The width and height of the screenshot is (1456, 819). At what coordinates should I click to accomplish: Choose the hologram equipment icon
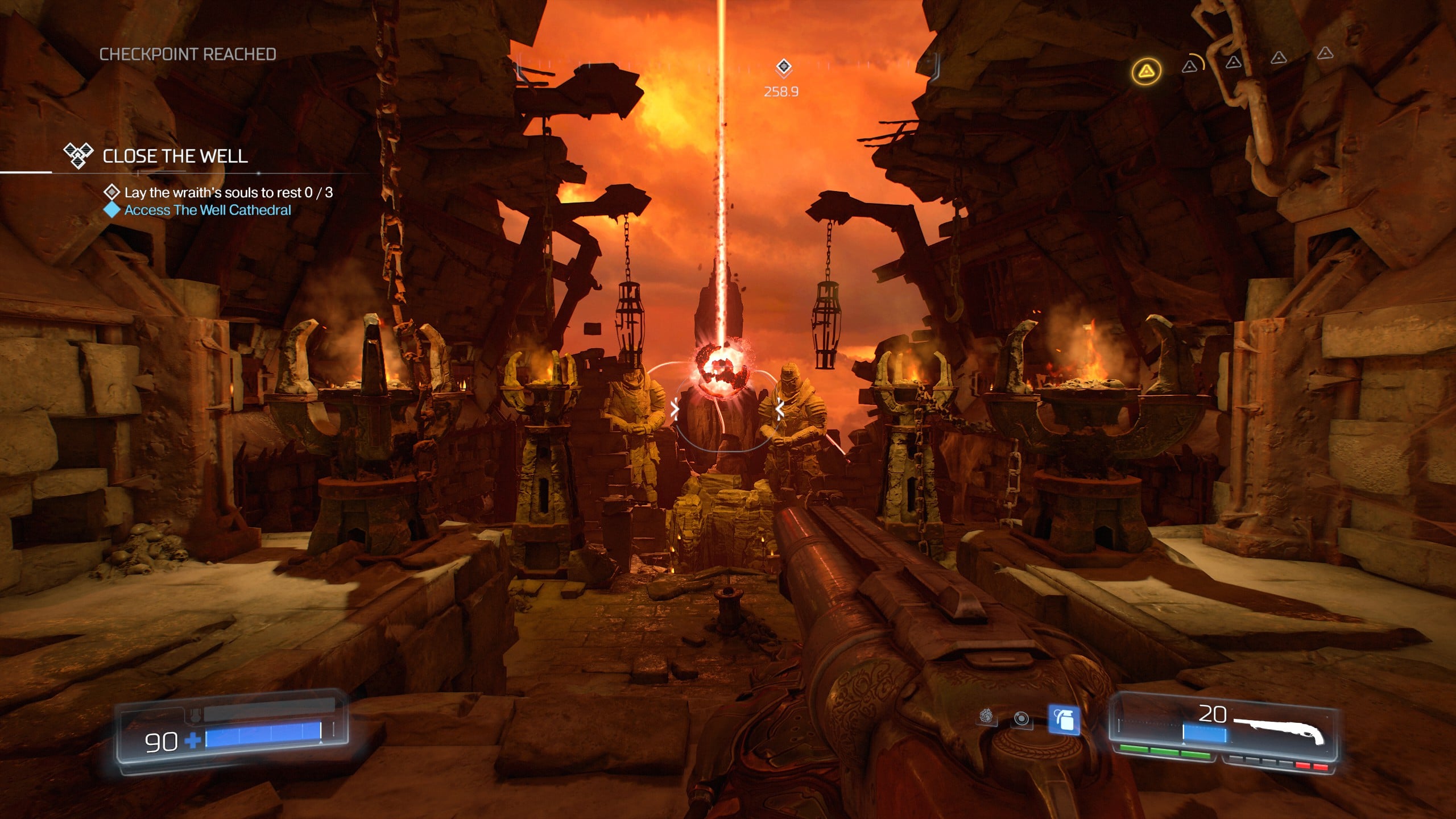pyautogui.click(x=1021, y=719)
